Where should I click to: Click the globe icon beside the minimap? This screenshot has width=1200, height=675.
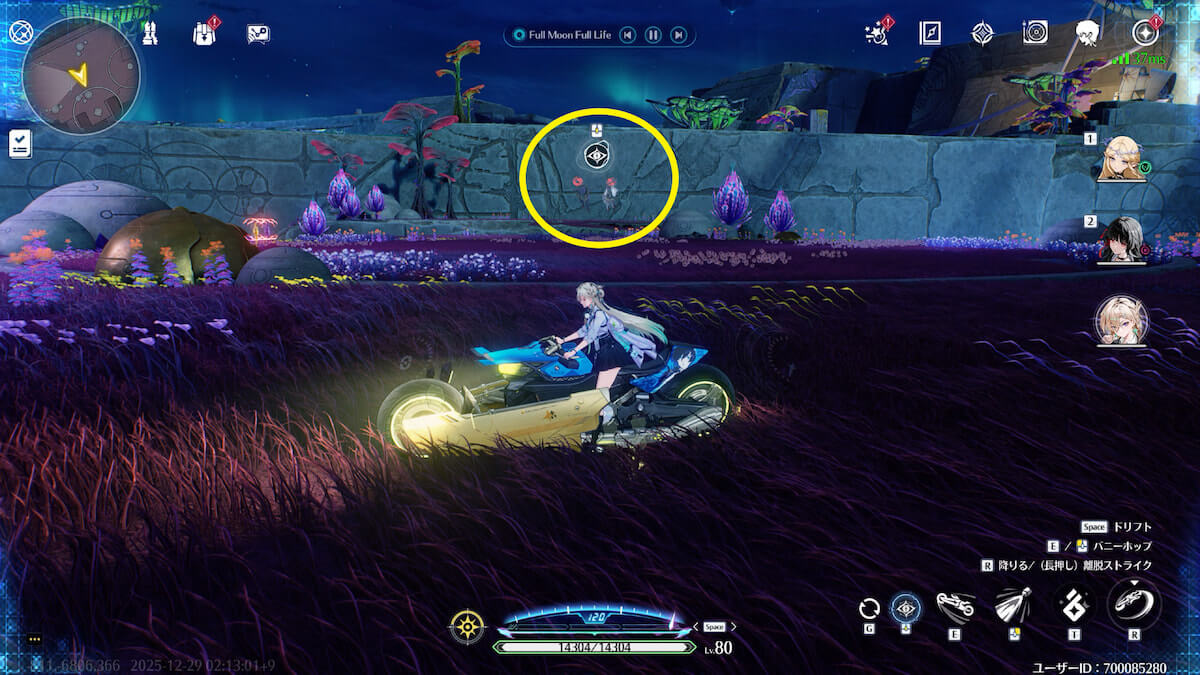pyautogui.click(x=20, y=33)
